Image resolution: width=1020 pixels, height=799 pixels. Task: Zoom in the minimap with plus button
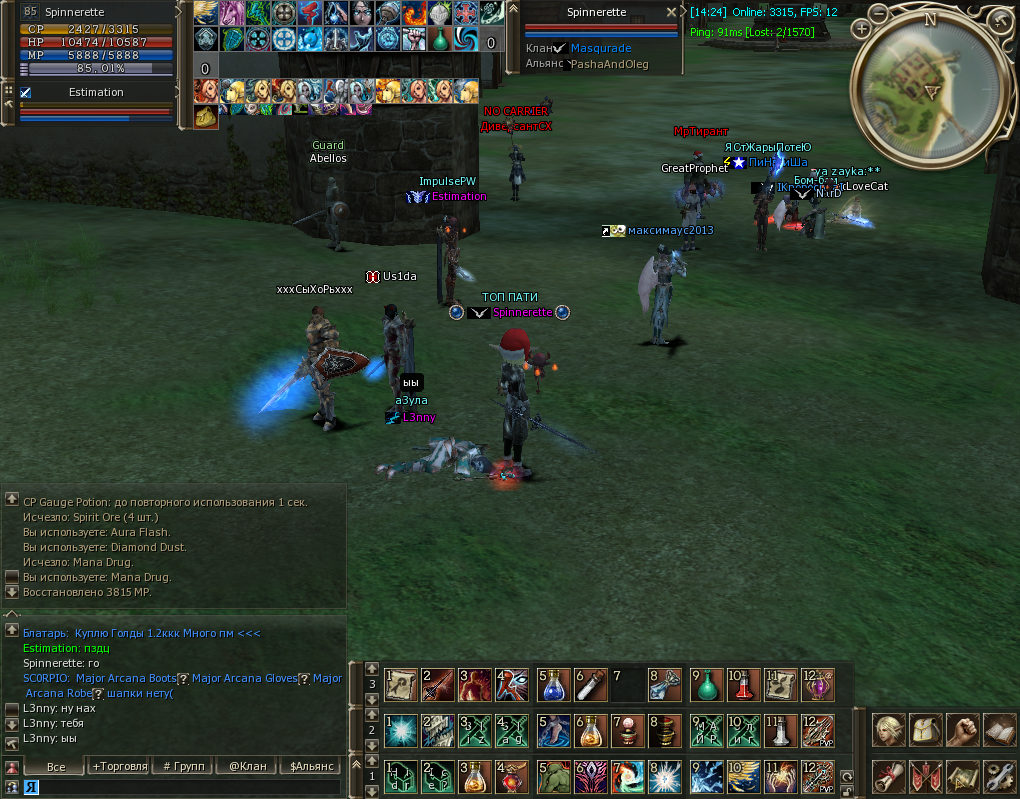pyautogui.click(x=862, y=29)
